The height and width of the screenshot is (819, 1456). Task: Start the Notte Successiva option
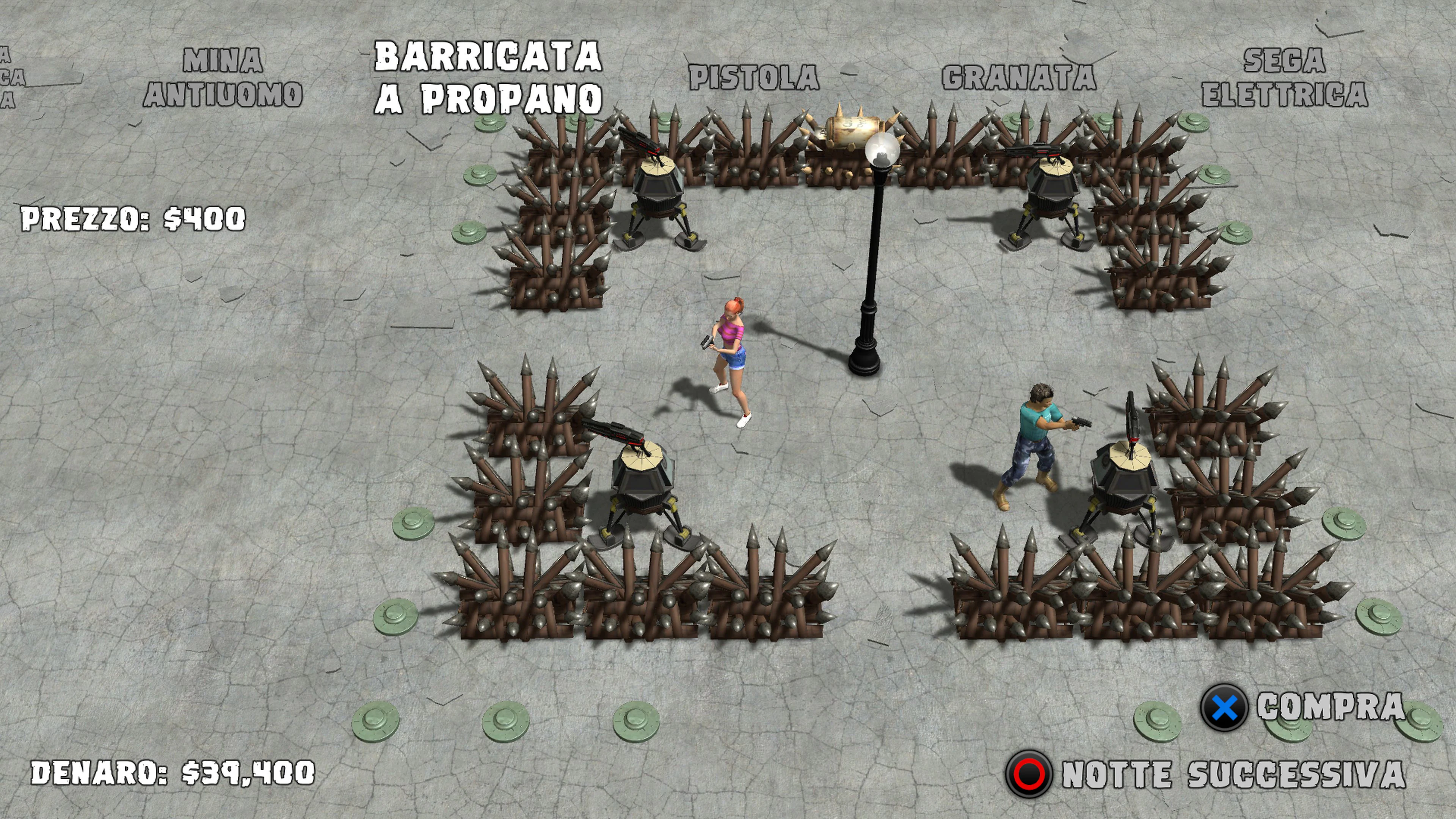point(1233,774)
